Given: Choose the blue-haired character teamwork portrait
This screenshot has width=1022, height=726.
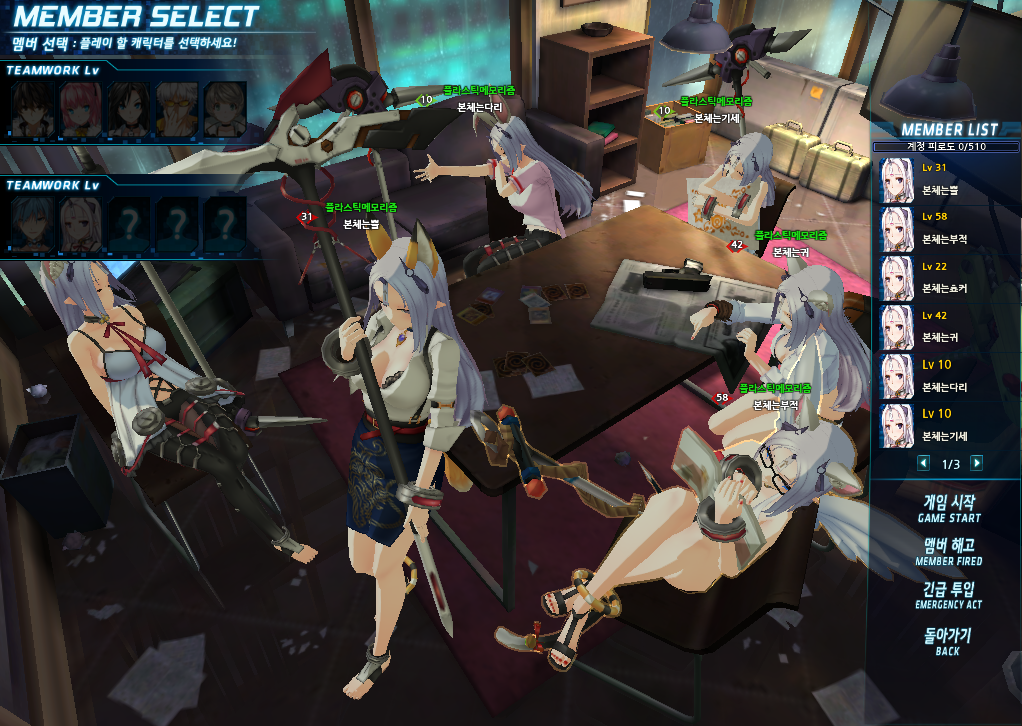Looking at the screenshot, I should (30, 222).
